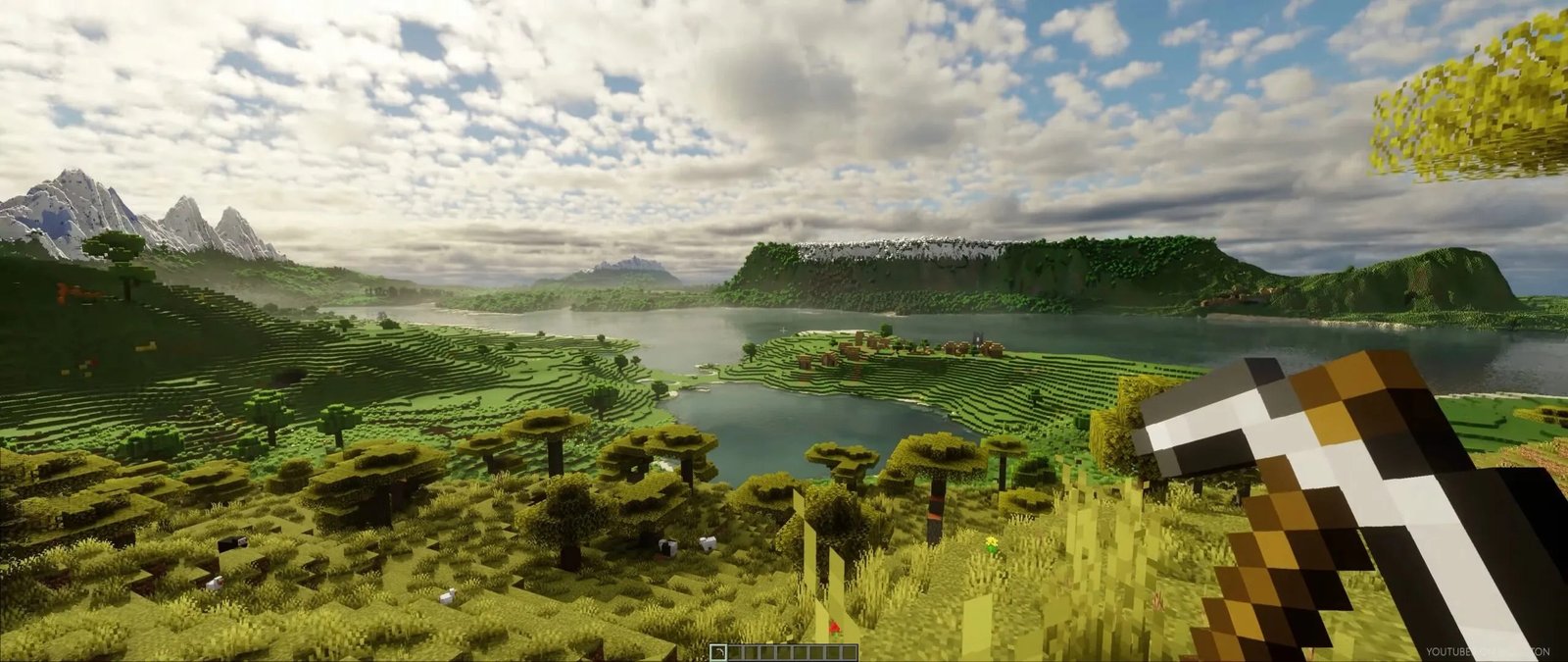Screen dimensions: 1568x662
Task: Select the iron pickaxe hotbar slot
Action: click(718, 652)
